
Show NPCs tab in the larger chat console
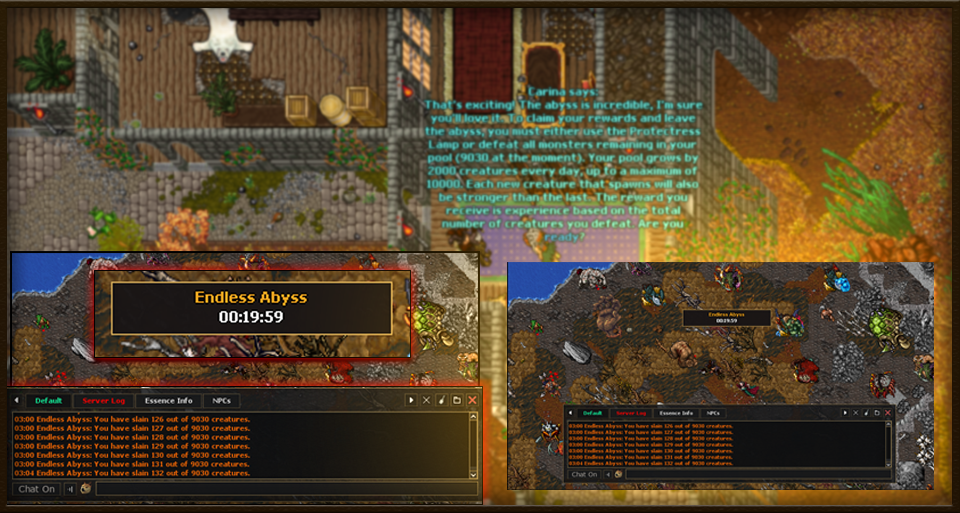pos(221,400)
